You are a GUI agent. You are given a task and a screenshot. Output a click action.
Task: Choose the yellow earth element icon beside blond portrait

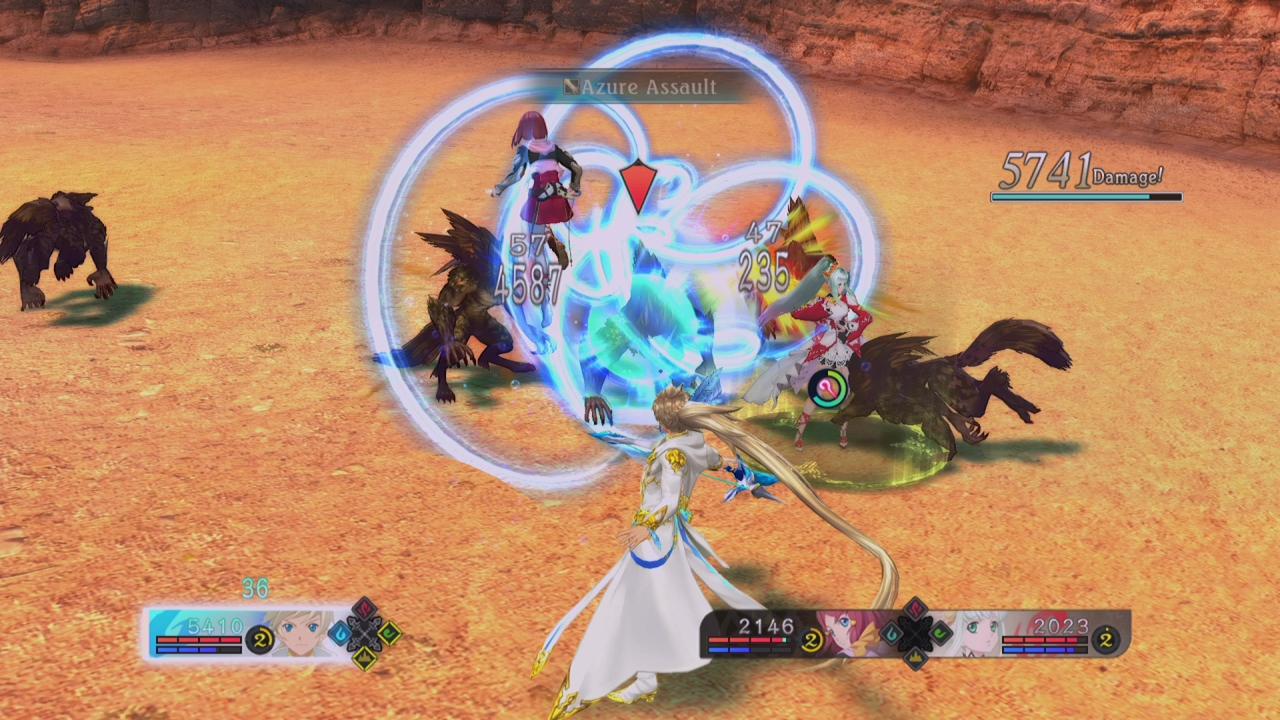[364, 657]
